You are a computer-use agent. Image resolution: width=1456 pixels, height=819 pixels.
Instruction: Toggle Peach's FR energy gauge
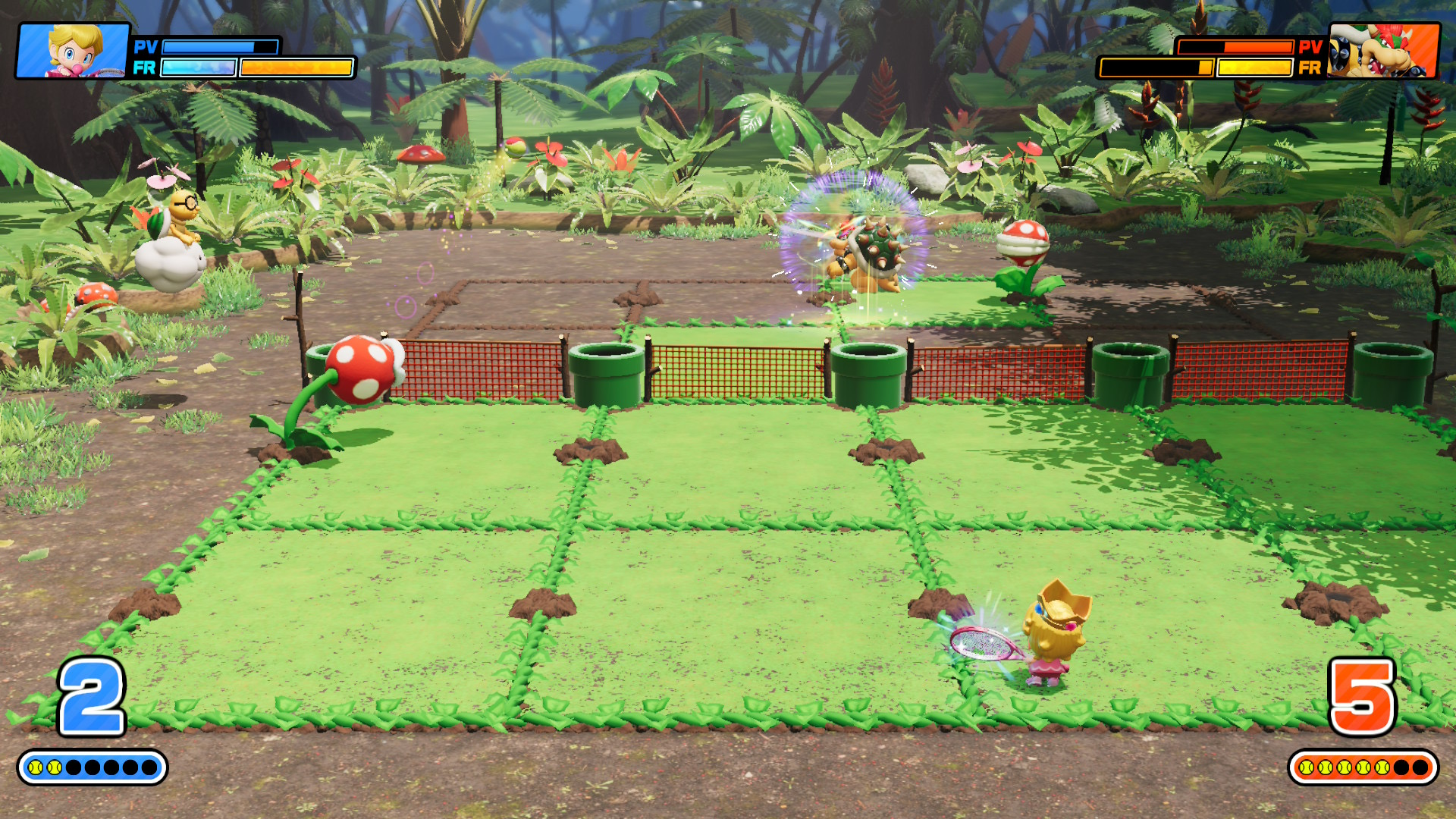click(196, 68)
